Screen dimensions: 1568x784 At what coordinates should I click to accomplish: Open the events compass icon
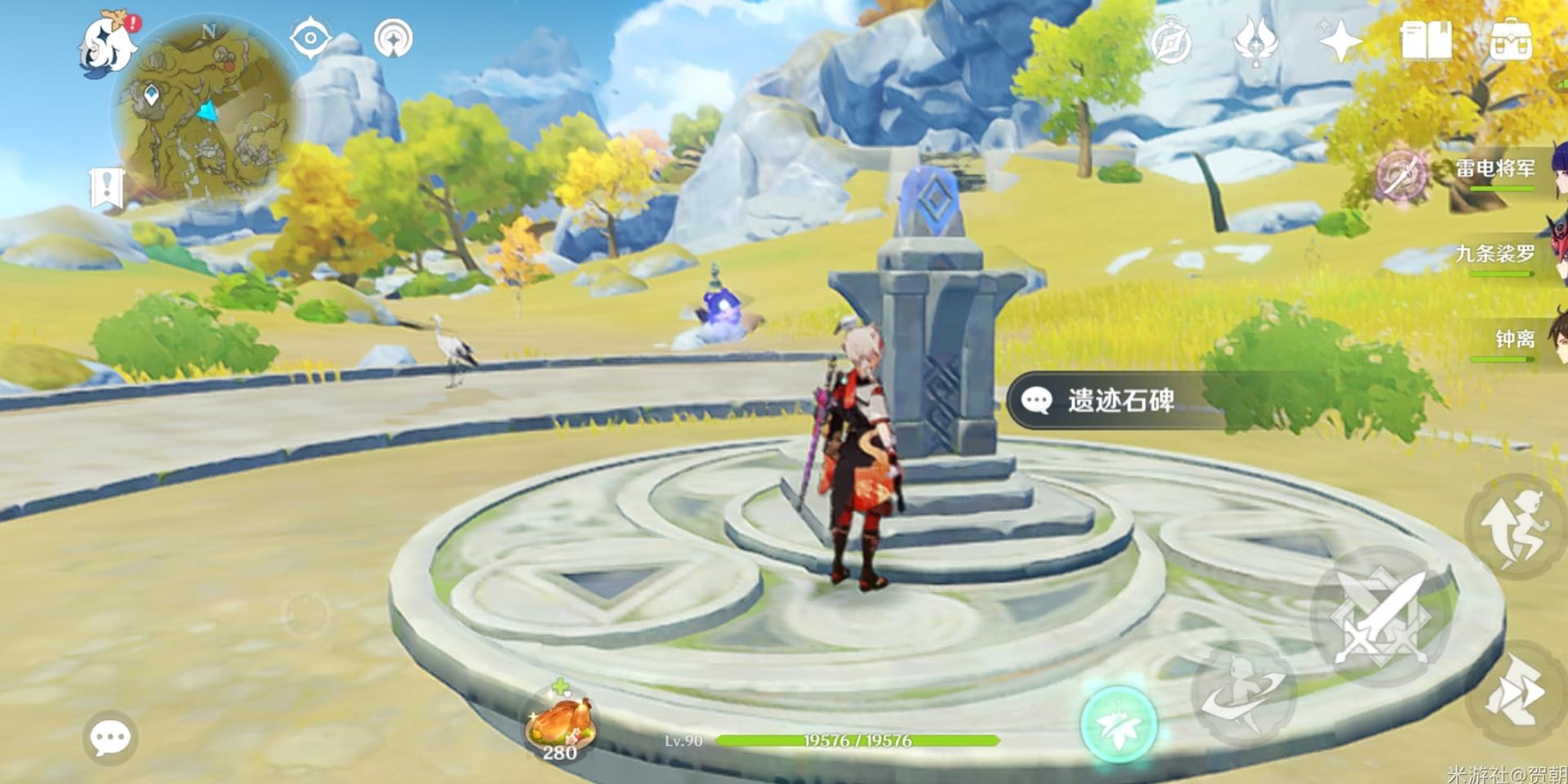pos(1170,42)
